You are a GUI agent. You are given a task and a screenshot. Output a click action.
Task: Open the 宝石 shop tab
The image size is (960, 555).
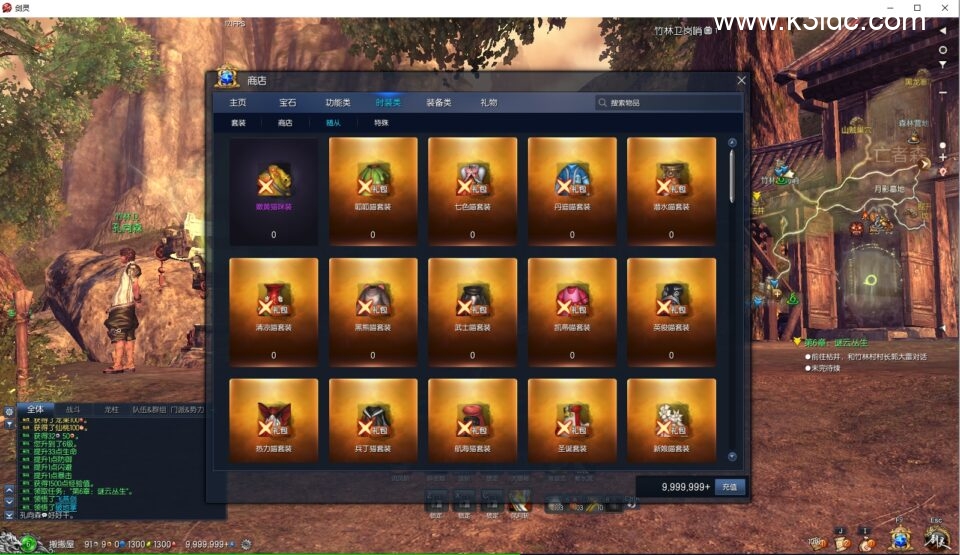click(x=288, y=102)
